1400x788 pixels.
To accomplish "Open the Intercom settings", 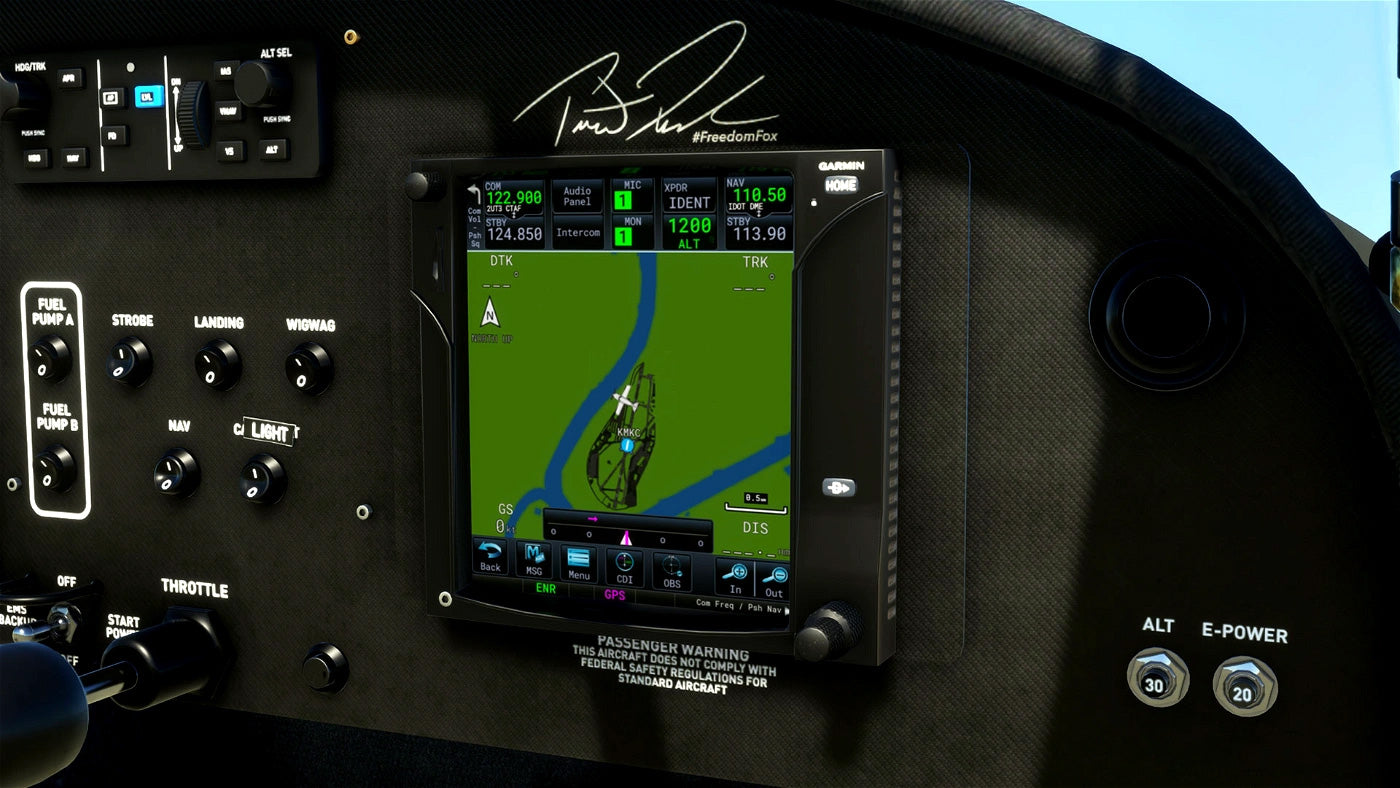I will pos(577,233).
